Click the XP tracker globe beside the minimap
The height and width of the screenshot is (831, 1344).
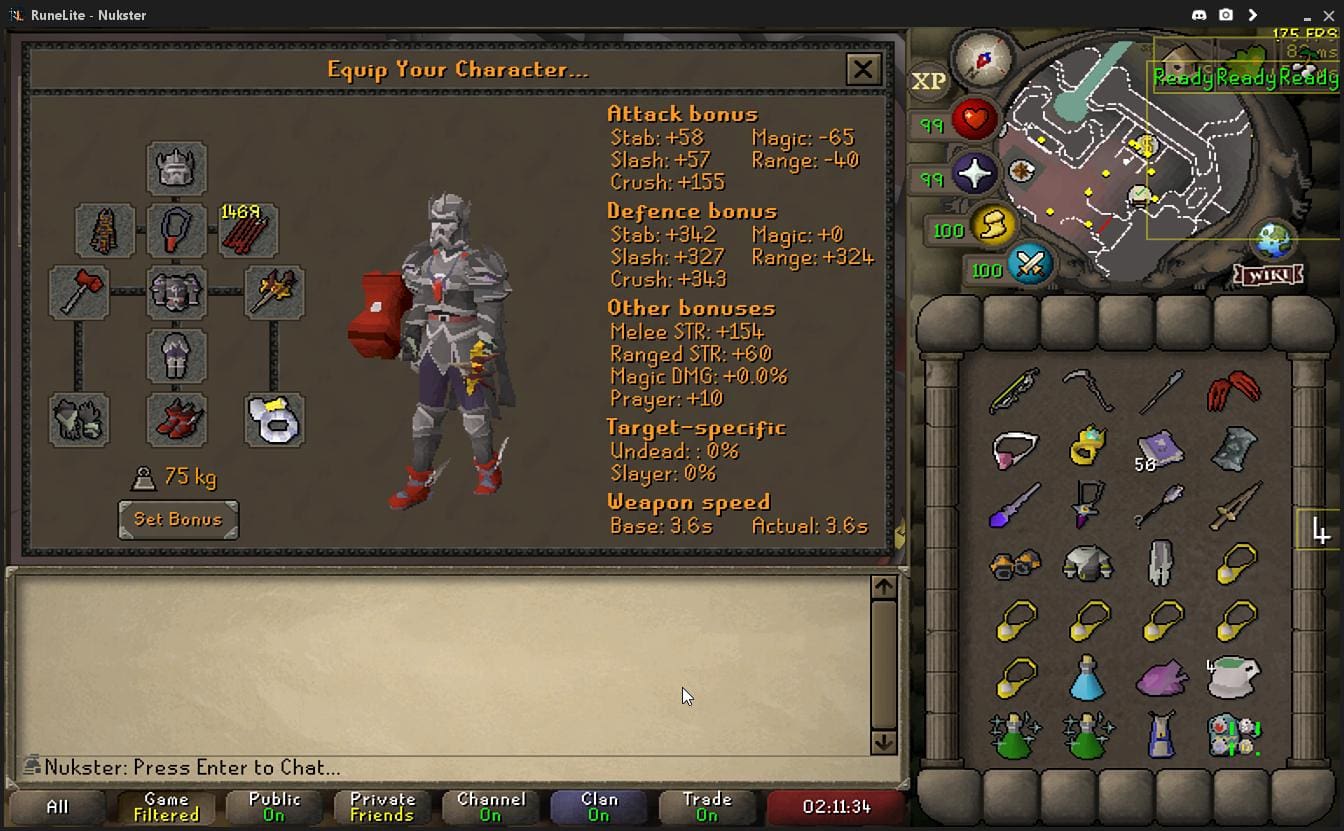pyautogui.click(x=928, y=81)
